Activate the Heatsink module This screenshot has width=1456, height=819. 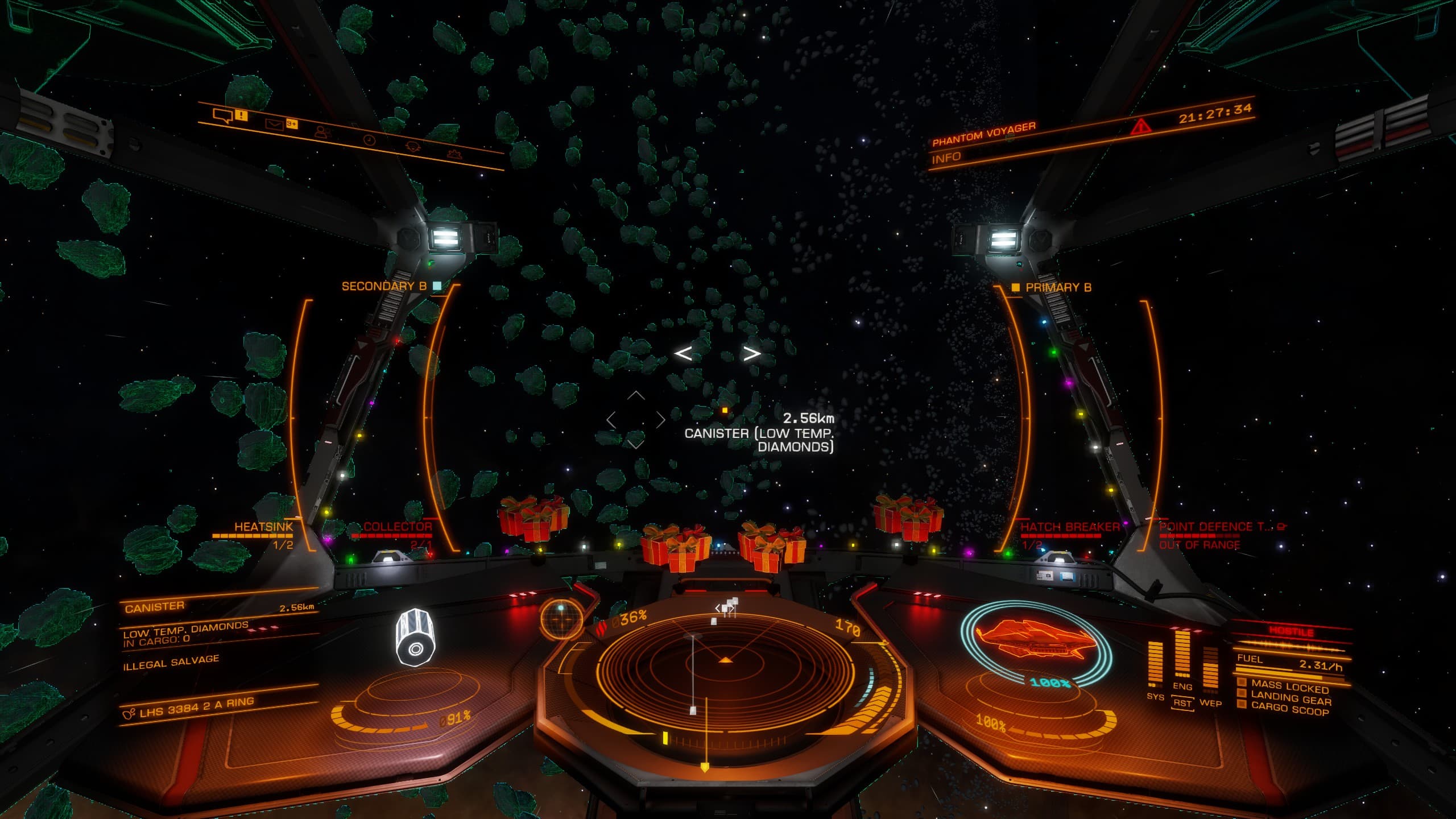pos(263,527)
